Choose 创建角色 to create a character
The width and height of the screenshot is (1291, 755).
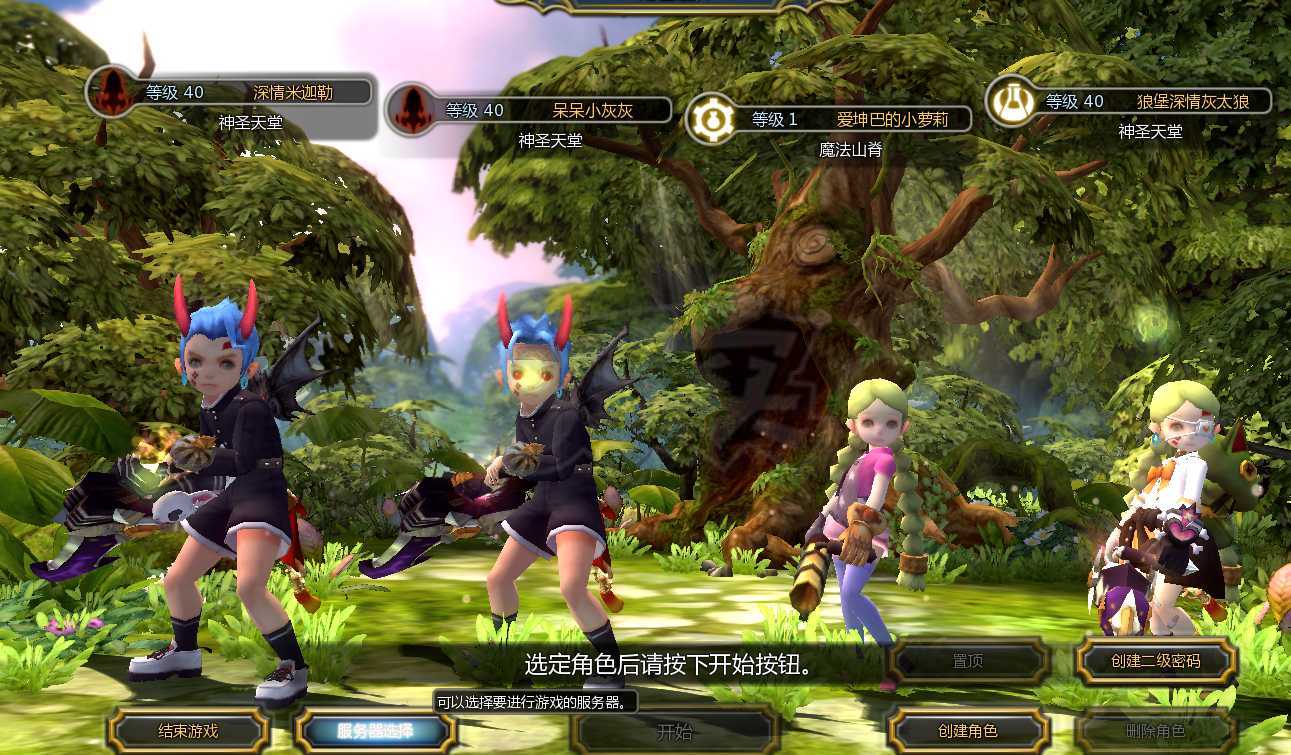click(968, 731)
